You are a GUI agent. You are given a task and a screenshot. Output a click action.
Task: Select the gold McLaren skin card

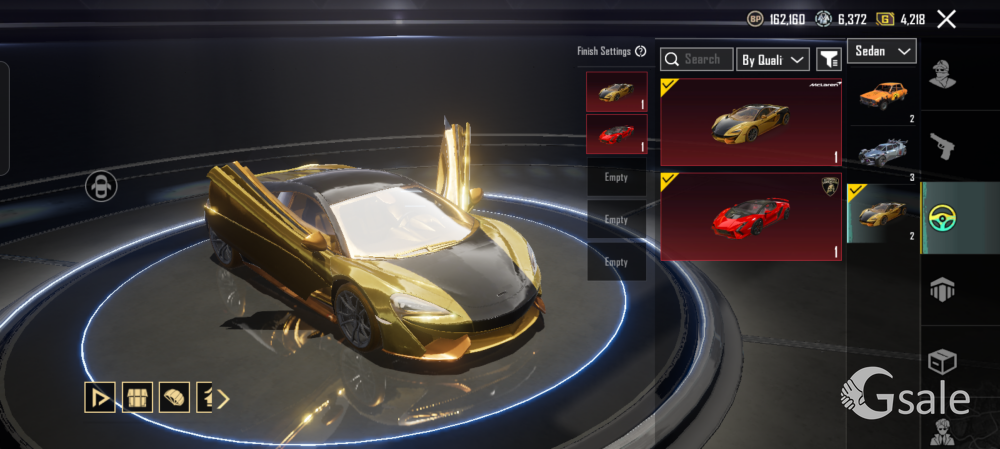[x=751, y=122]
